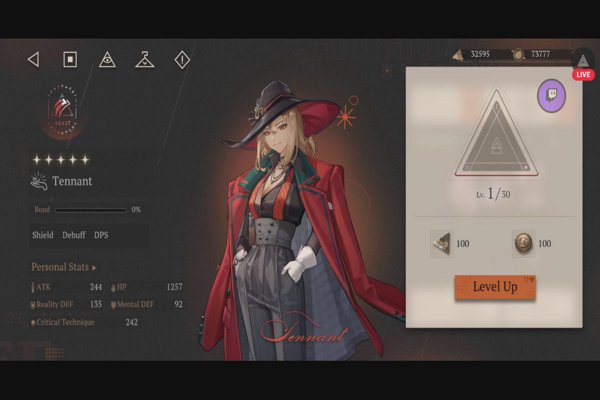Select the round sharpodonty coin icon

point(522,243)
